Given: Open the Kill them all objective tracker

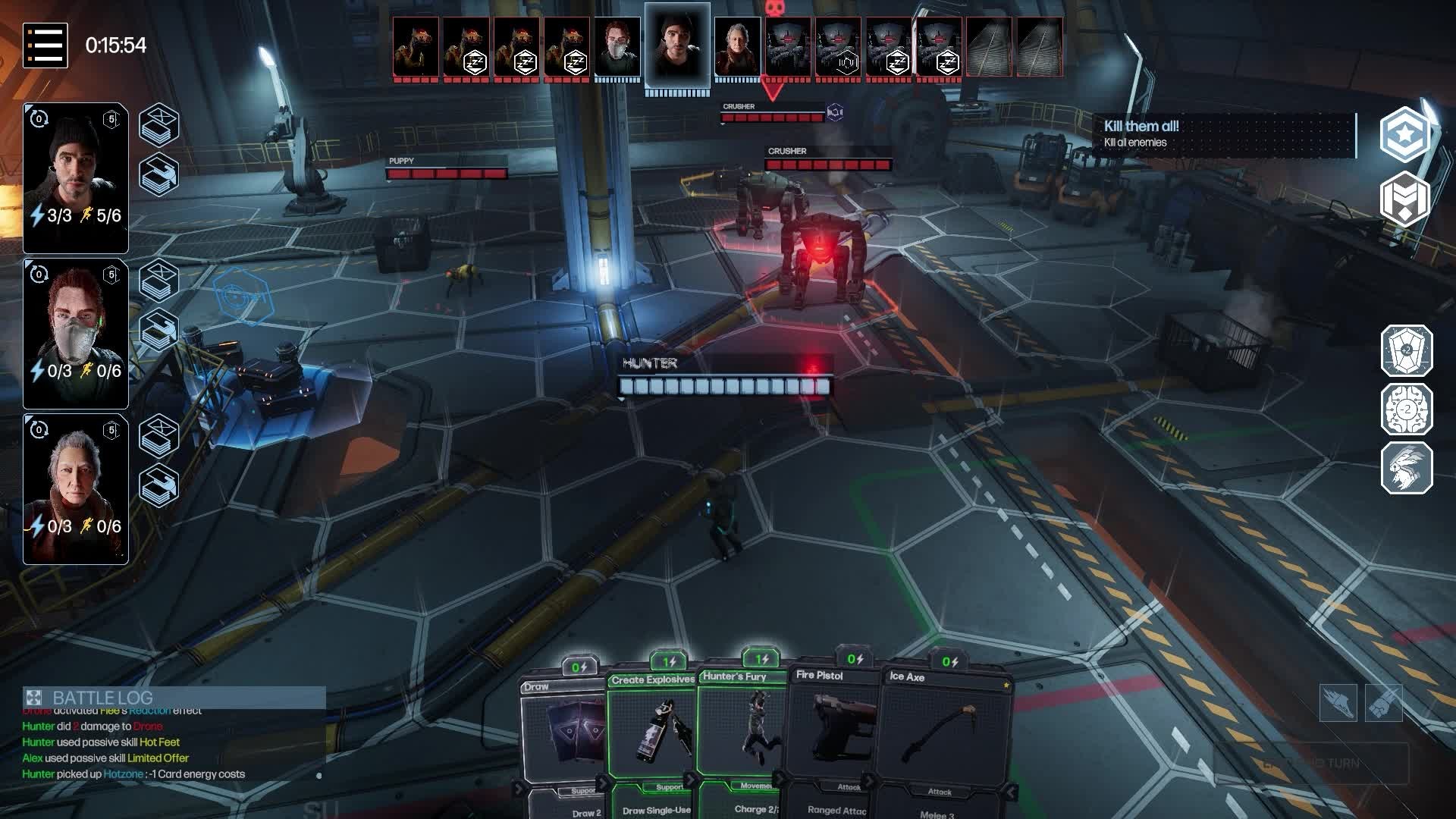Looking at the screenshot, I should pyautogui.click(x=1222, y=134).
